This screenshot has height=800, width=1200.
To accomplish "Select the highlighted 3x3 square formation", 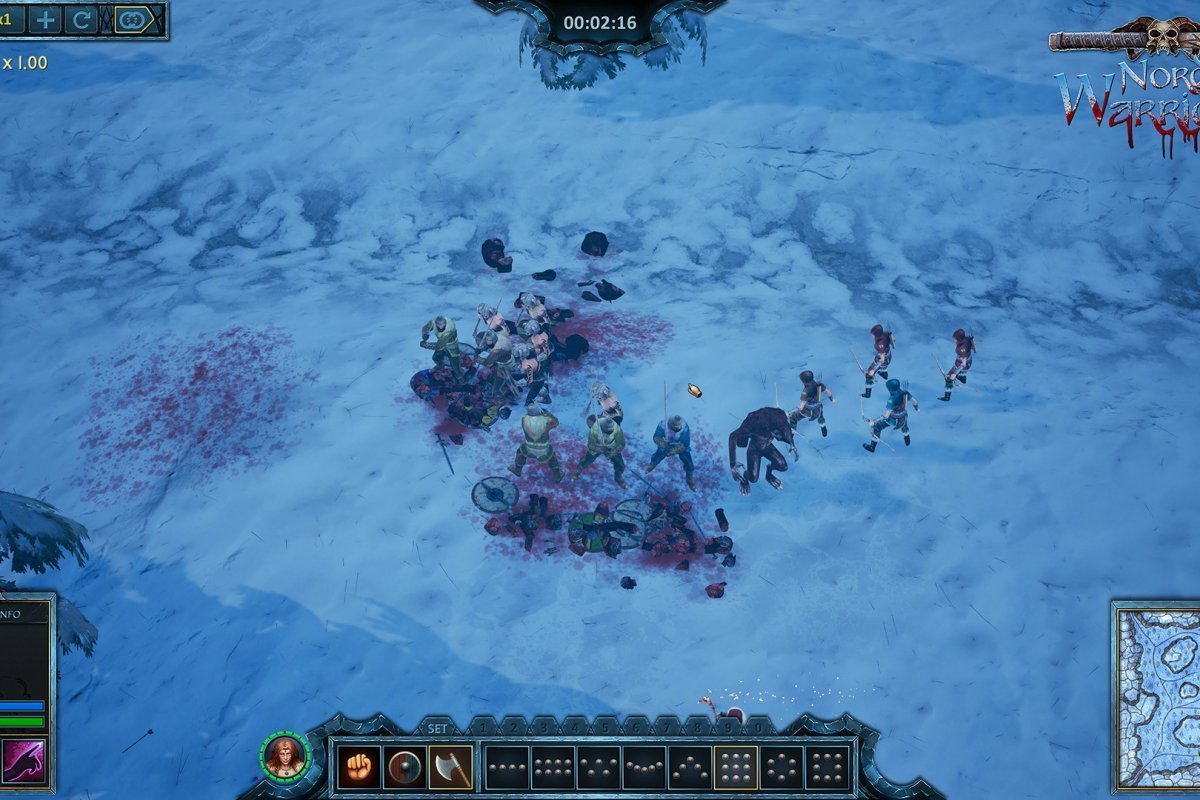I will coord(735,767).
